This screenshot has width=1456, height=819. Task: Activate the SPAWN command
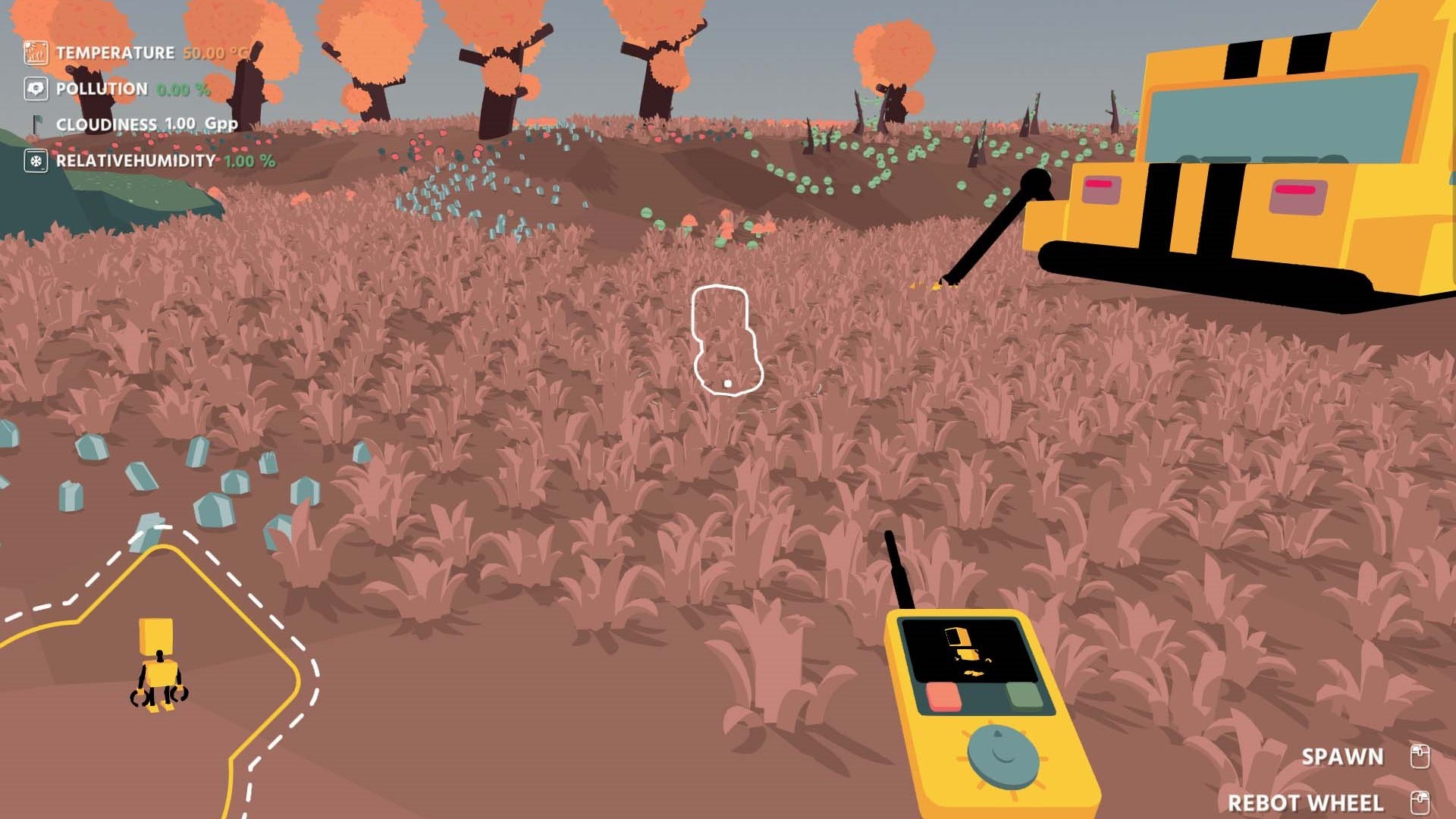tap(1342, 757)
